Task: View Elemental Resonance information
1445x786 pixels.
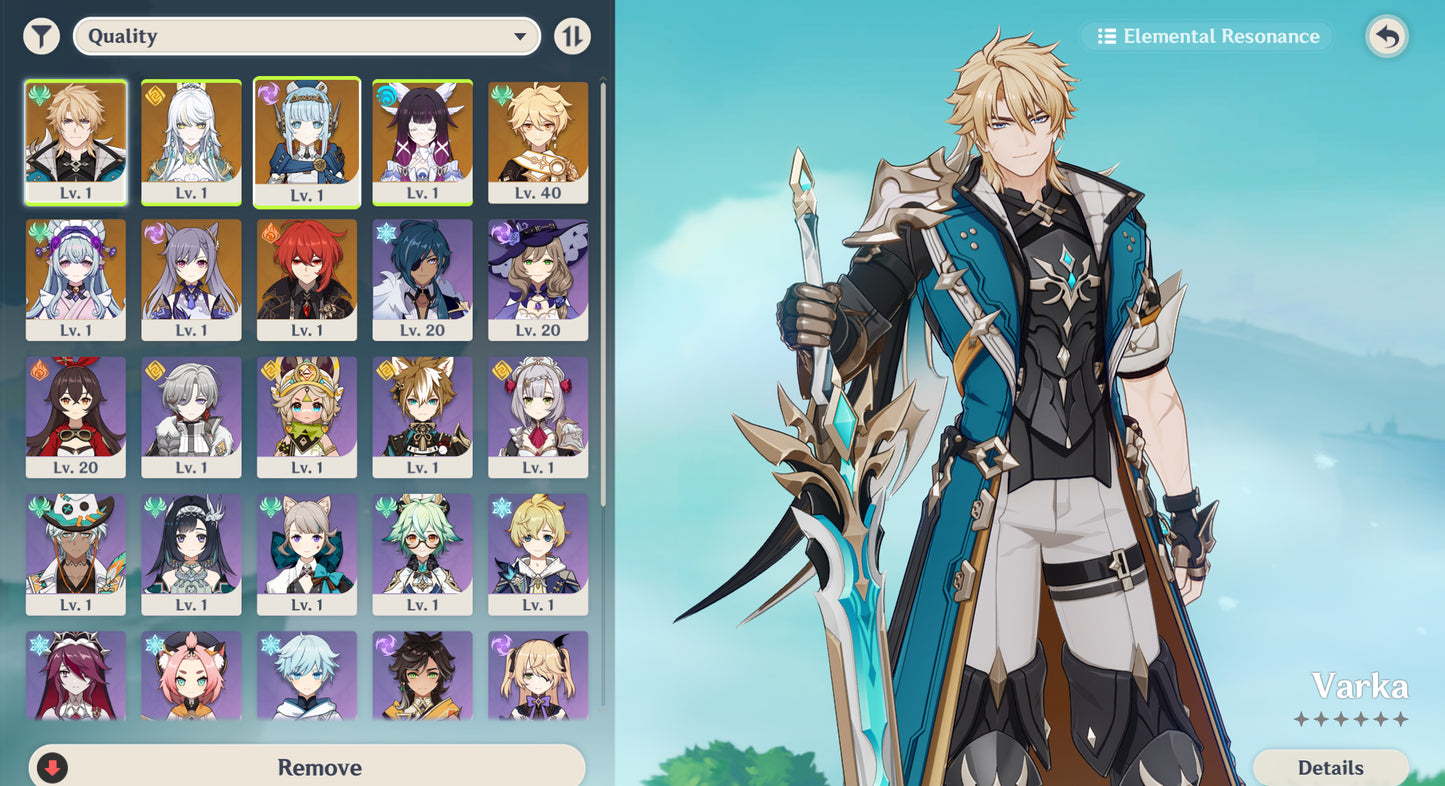Action: click(x=1206, y=36)
